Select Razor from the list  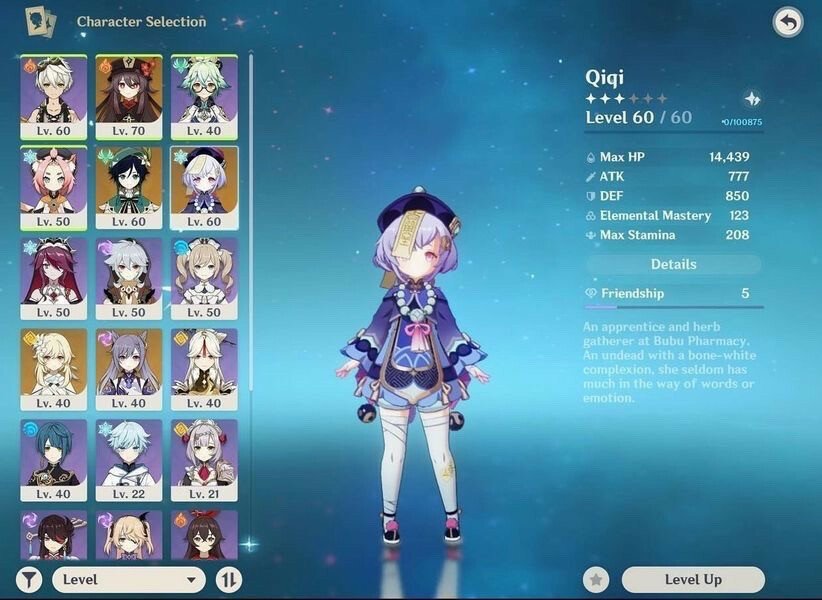pos(129,278)
